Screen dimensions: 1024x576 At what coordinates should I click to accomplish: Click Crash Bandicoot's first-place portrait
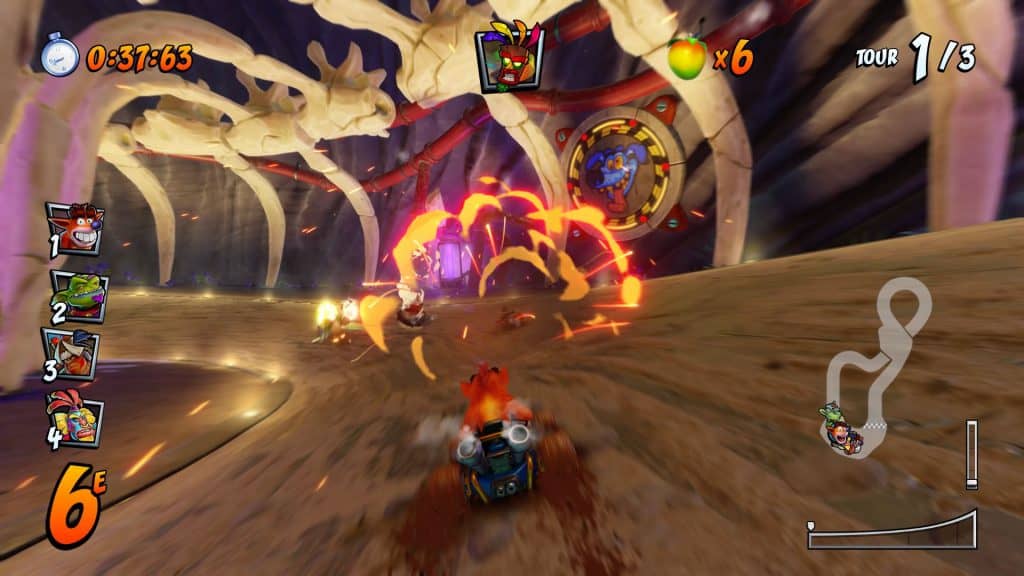[x=75, y=228]
